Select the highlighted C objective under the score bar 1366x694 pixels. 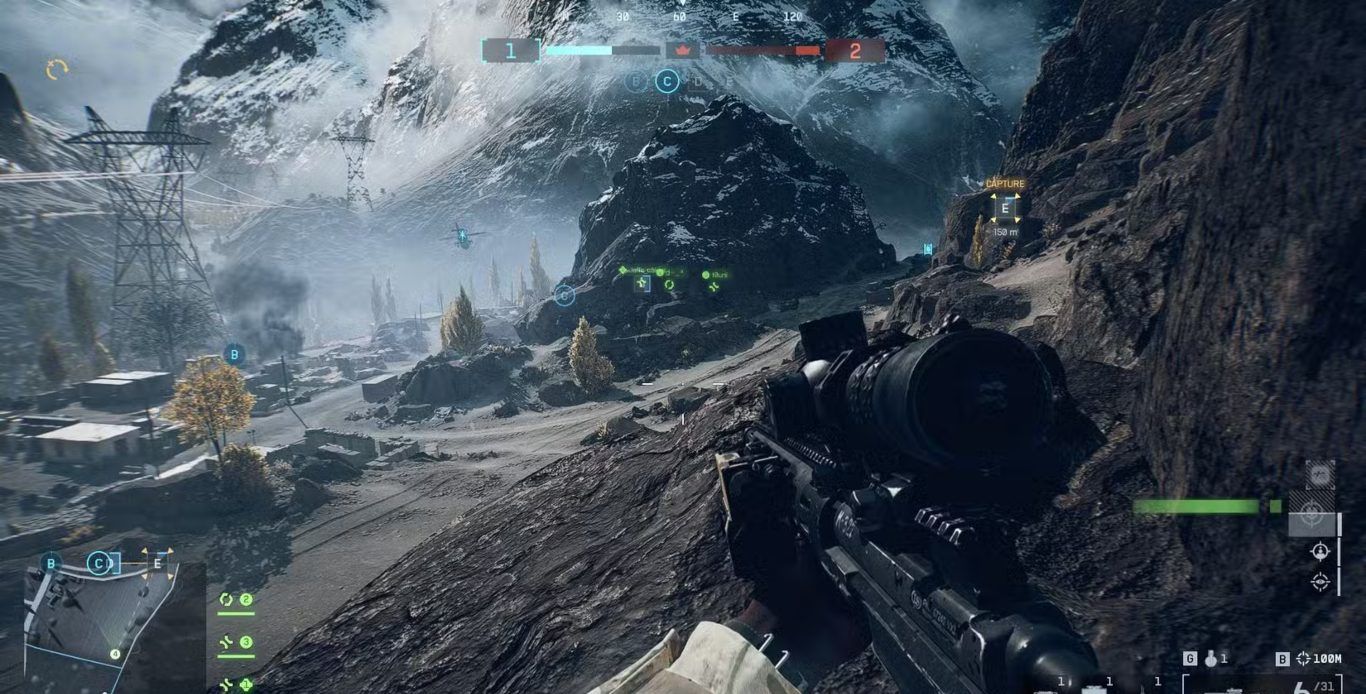coord(667,82)
